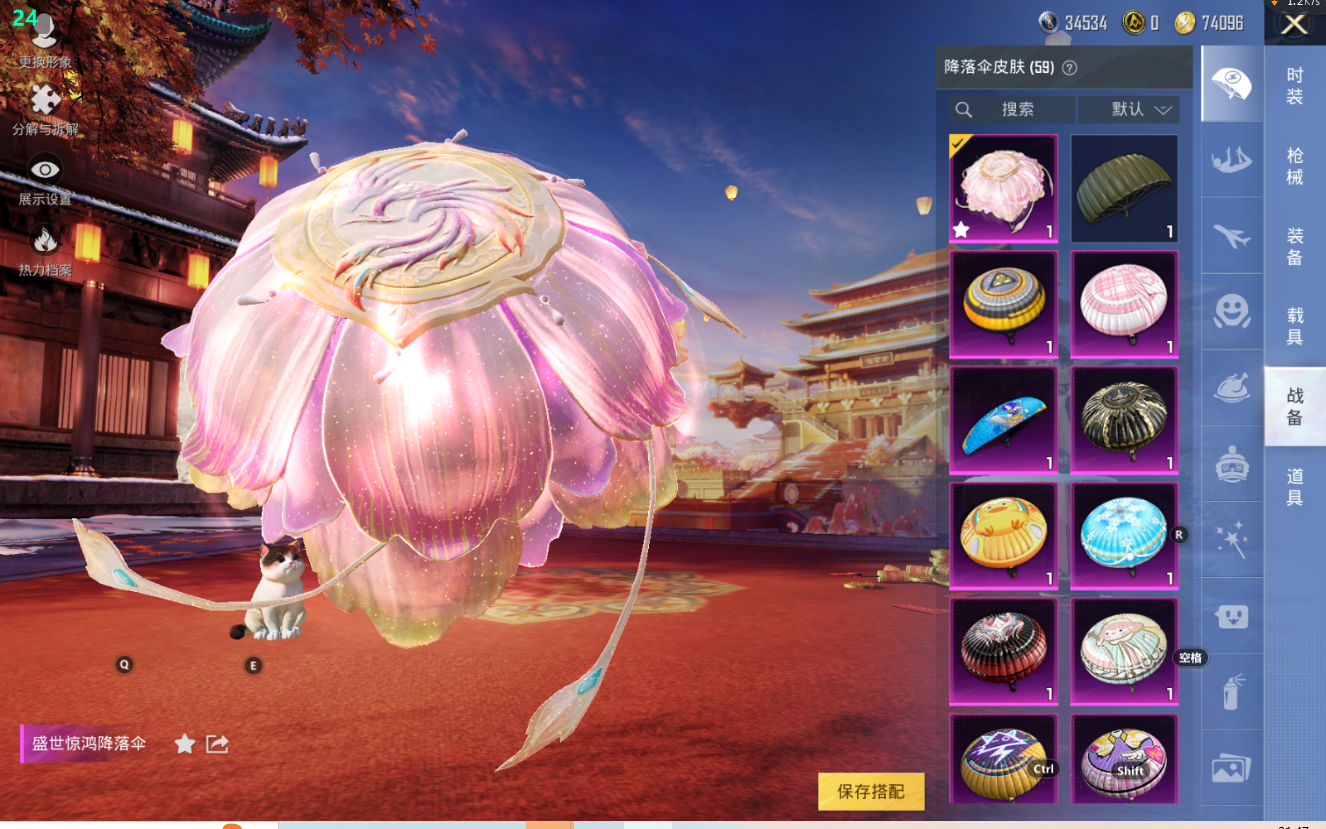Screen dimensions: 1326x829
Task: Open the 装备 equipment tab
Action: [1295, 246]
